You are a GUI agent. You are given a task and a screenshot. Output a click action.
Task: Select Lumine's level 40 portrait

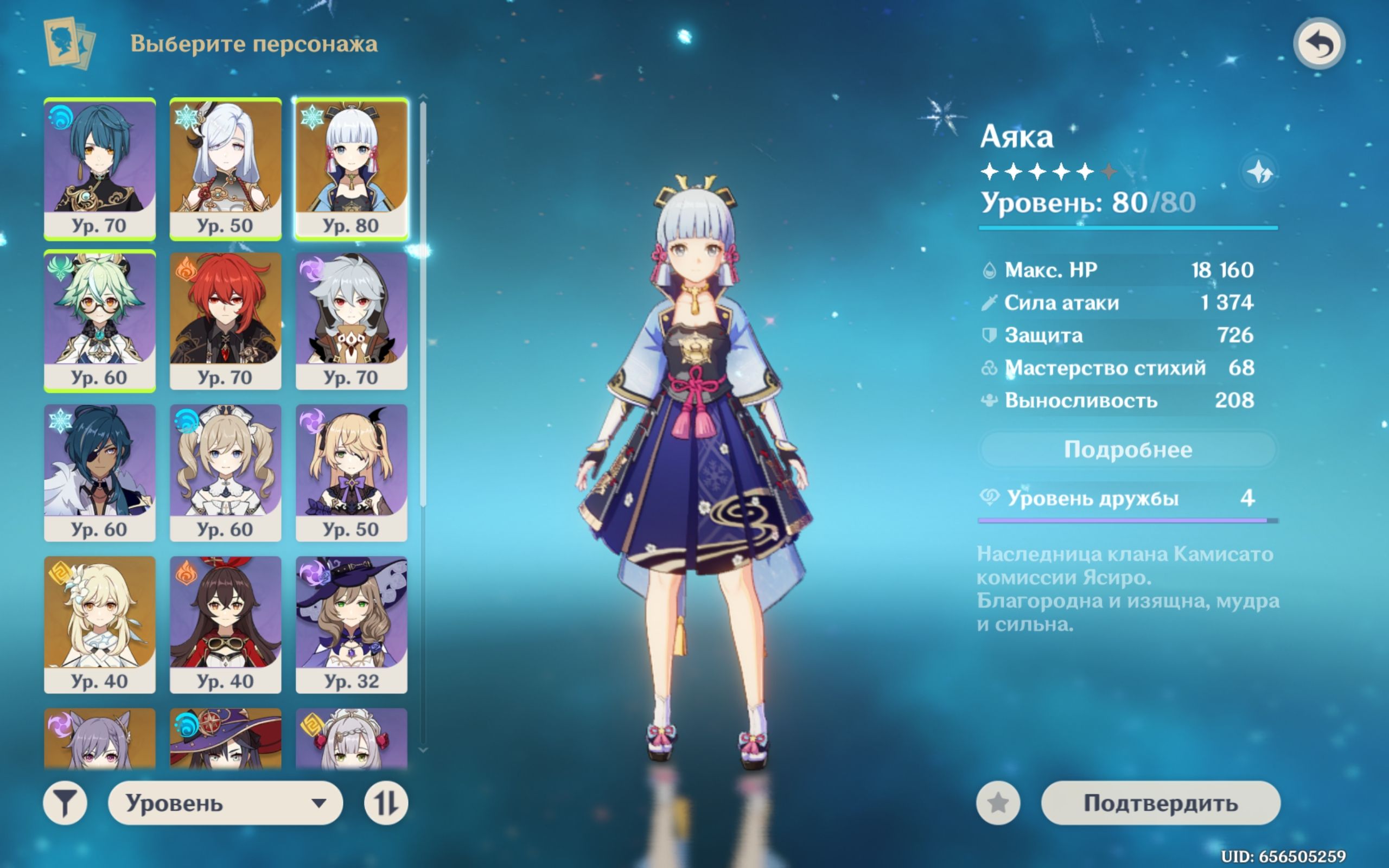point(99,624)
